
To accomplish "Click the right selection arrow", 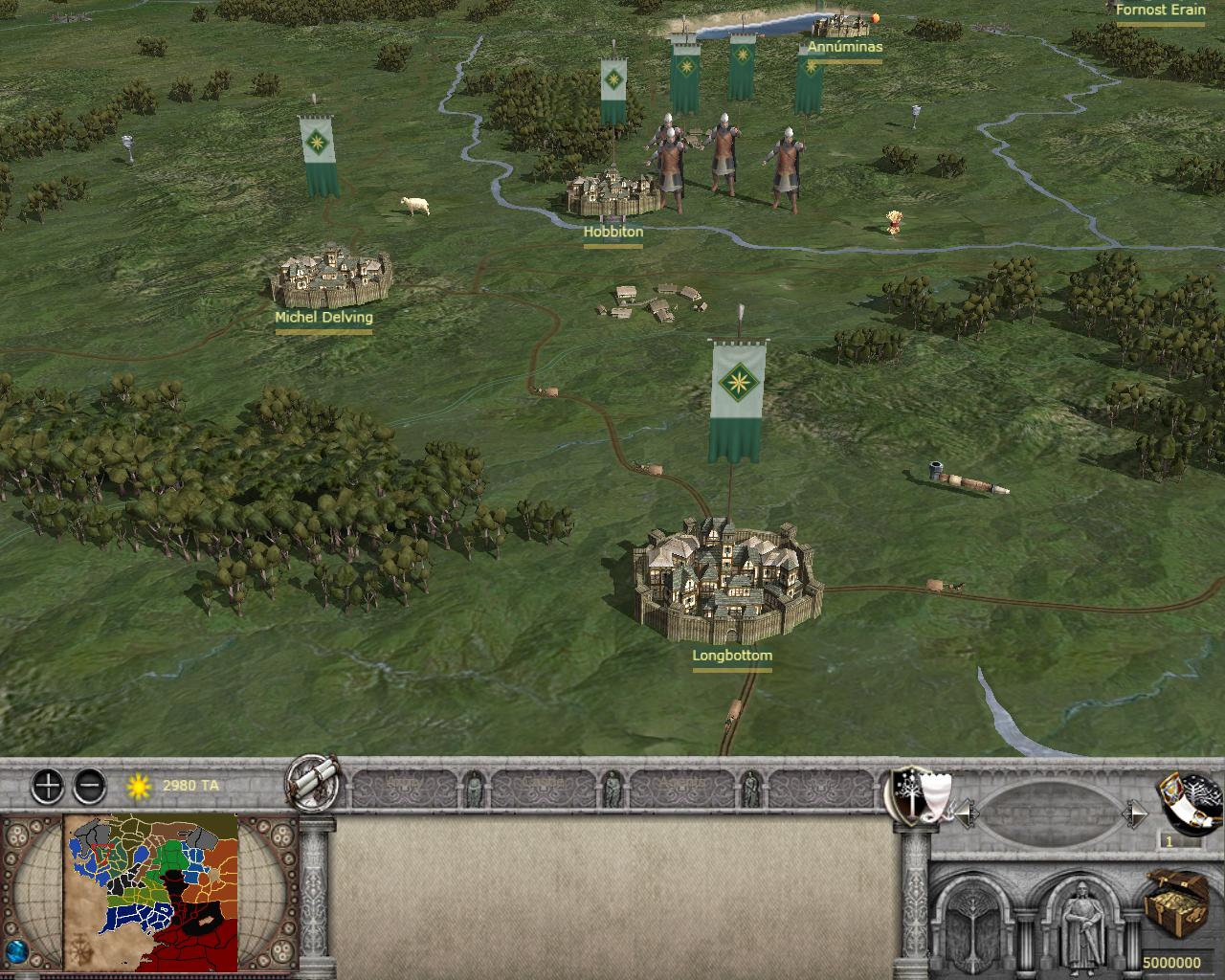I will coord(1135,814).
